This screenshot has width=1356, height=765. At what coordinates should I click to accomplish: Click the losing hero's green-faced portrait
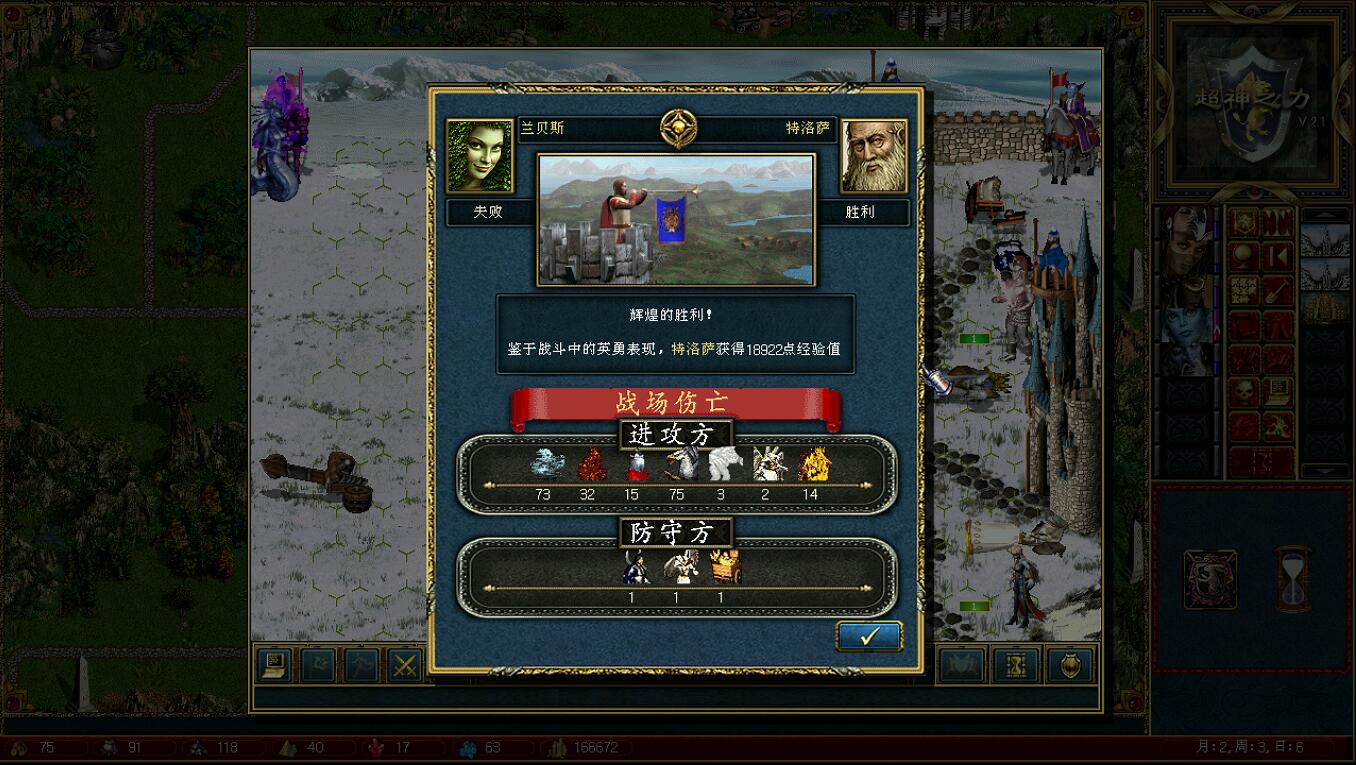click(479, 156)
